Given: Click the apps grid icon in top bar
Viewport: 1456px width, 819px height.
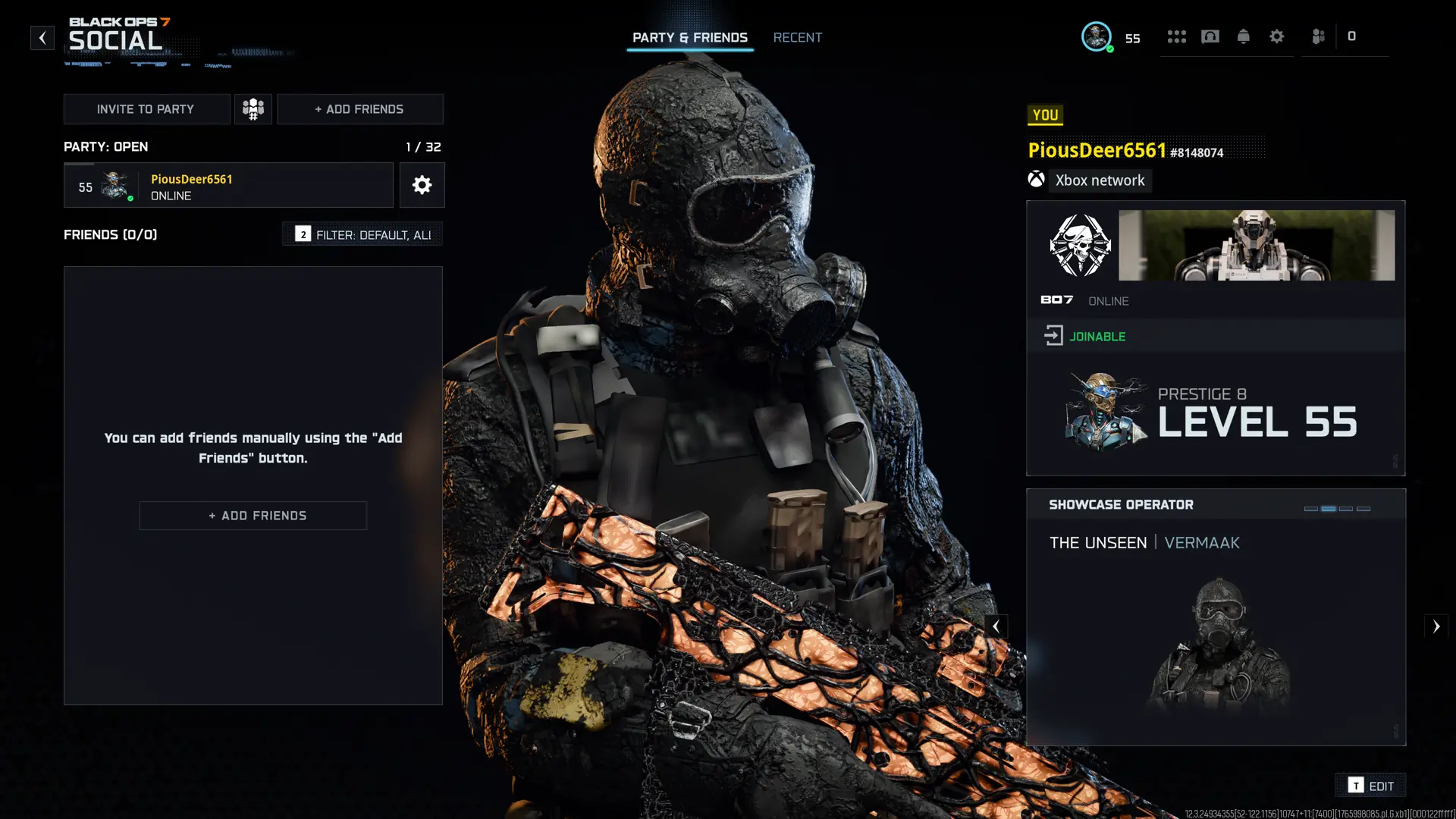Looking at the screenshot, I should tap(1177, 36).
